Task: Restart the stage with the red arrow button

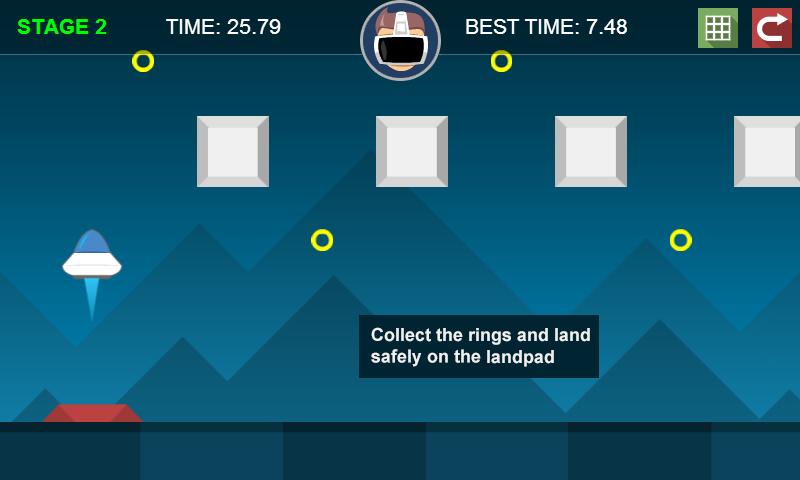Action: 771,28
